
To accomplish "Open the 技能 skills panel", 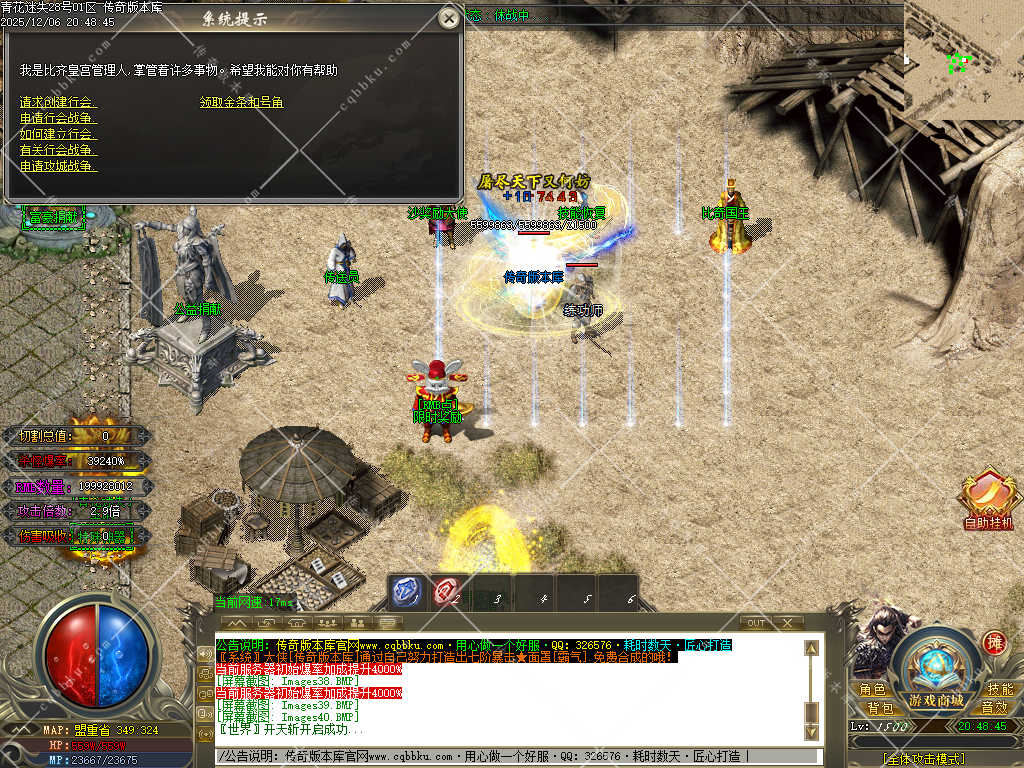I will (1000, 690).
